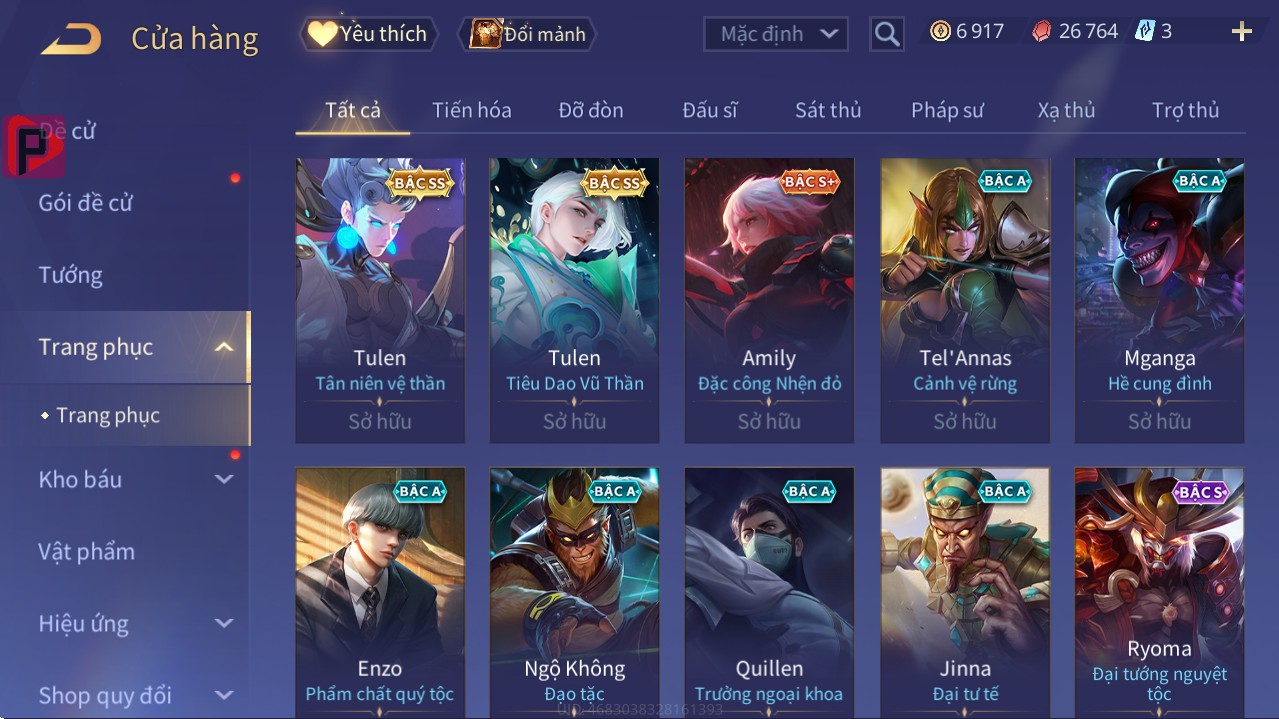Open the Yêu thích favorites list
Image resolution: width=1279 pixels, height=719 pixels.
367,34
